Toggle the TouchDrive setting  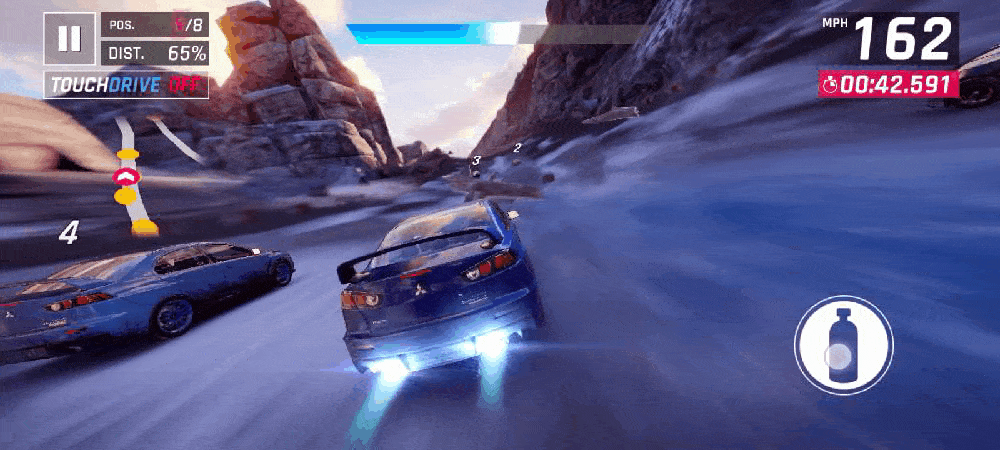pos(126,85)
